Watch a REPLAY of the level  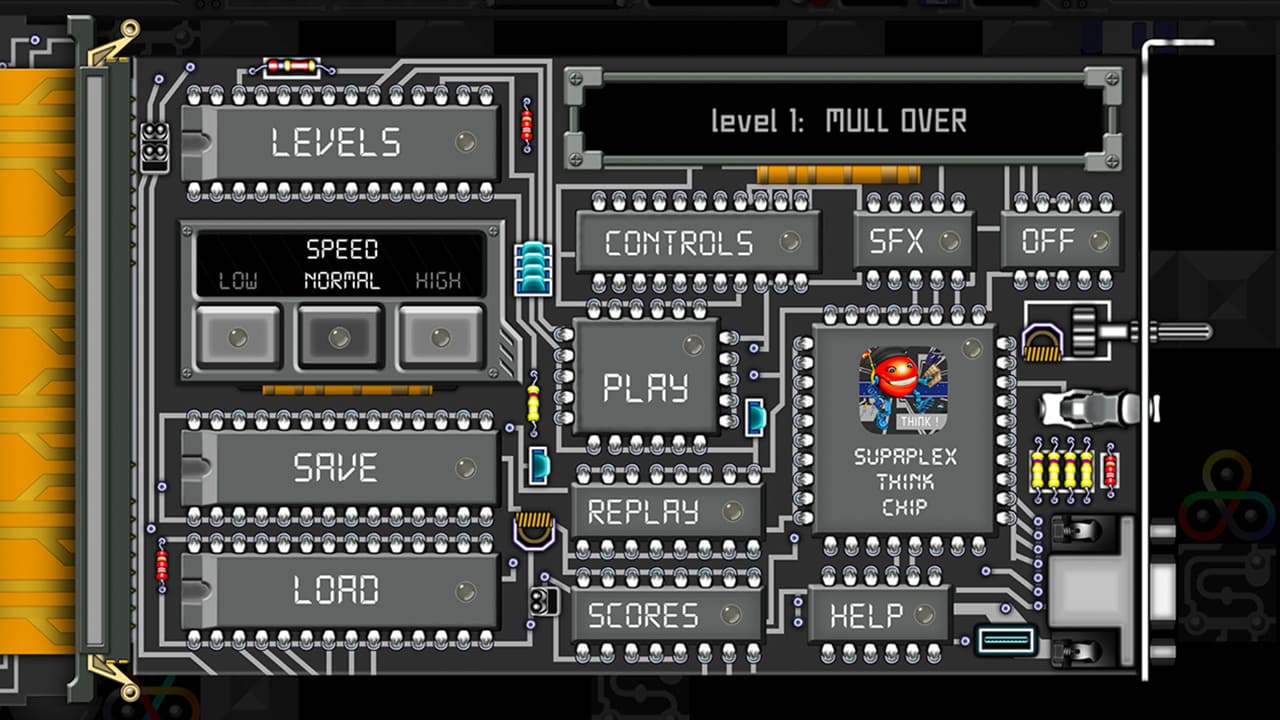648,511
